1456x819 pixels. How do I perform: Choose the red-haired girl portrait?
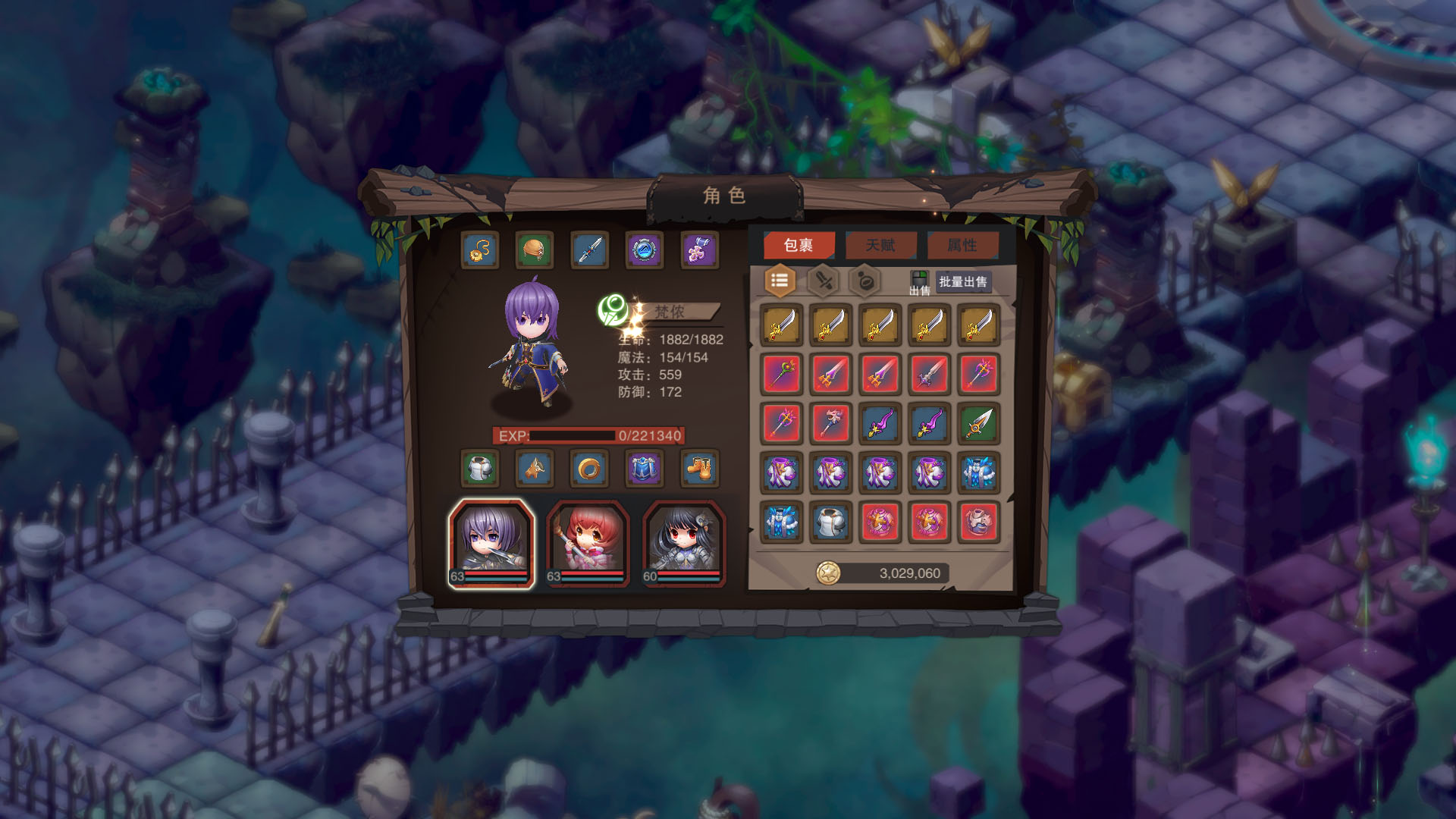pyautogui.click(x=588, y=543)
